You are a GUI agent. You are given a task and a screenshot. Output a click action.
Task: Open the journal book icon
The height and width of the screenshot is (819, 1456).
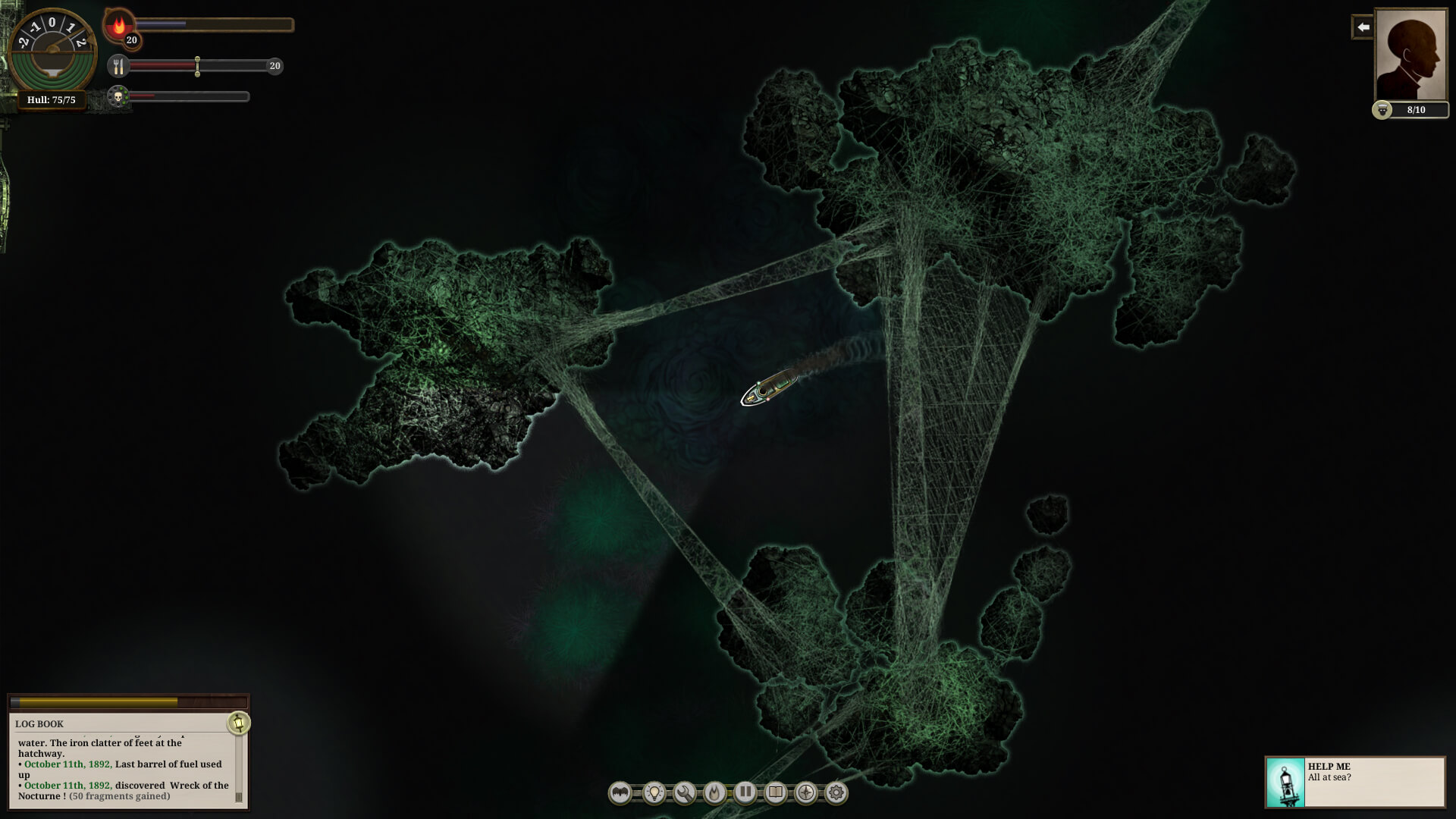(x=775, y=792)
